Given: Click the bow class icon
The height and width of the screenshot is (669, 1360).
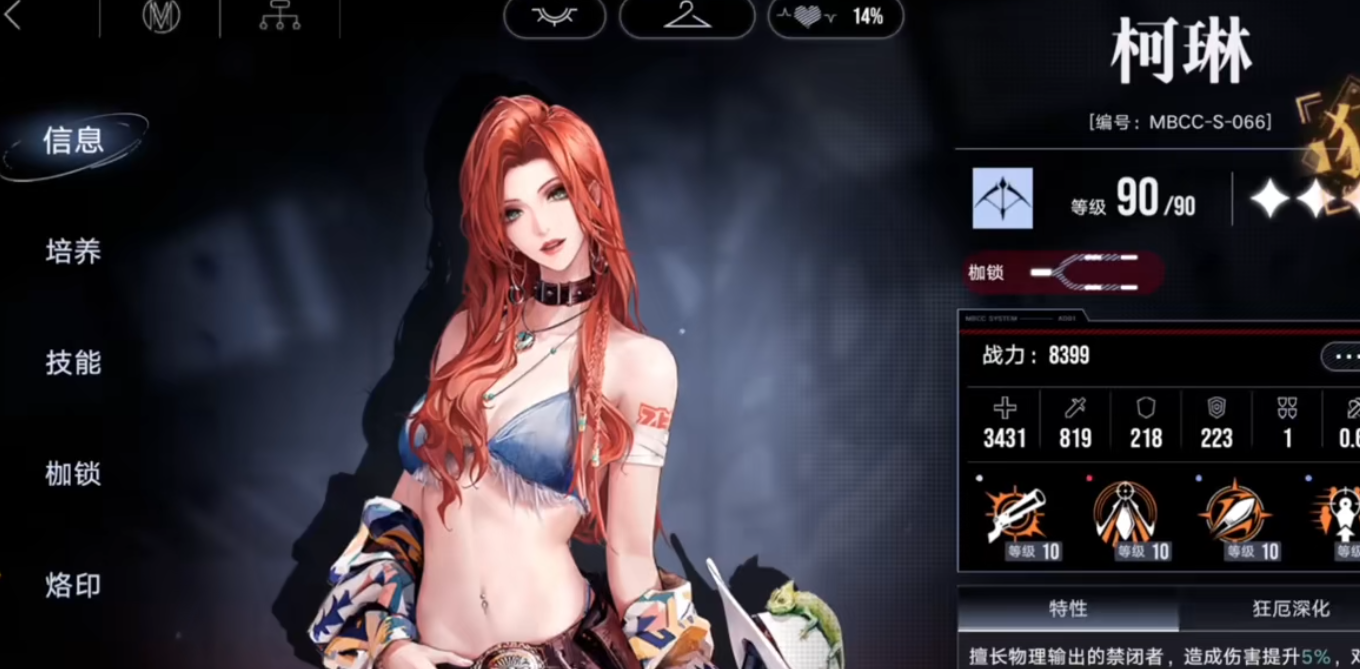Looking at the screenshot, I should (x=1002, y=198).
